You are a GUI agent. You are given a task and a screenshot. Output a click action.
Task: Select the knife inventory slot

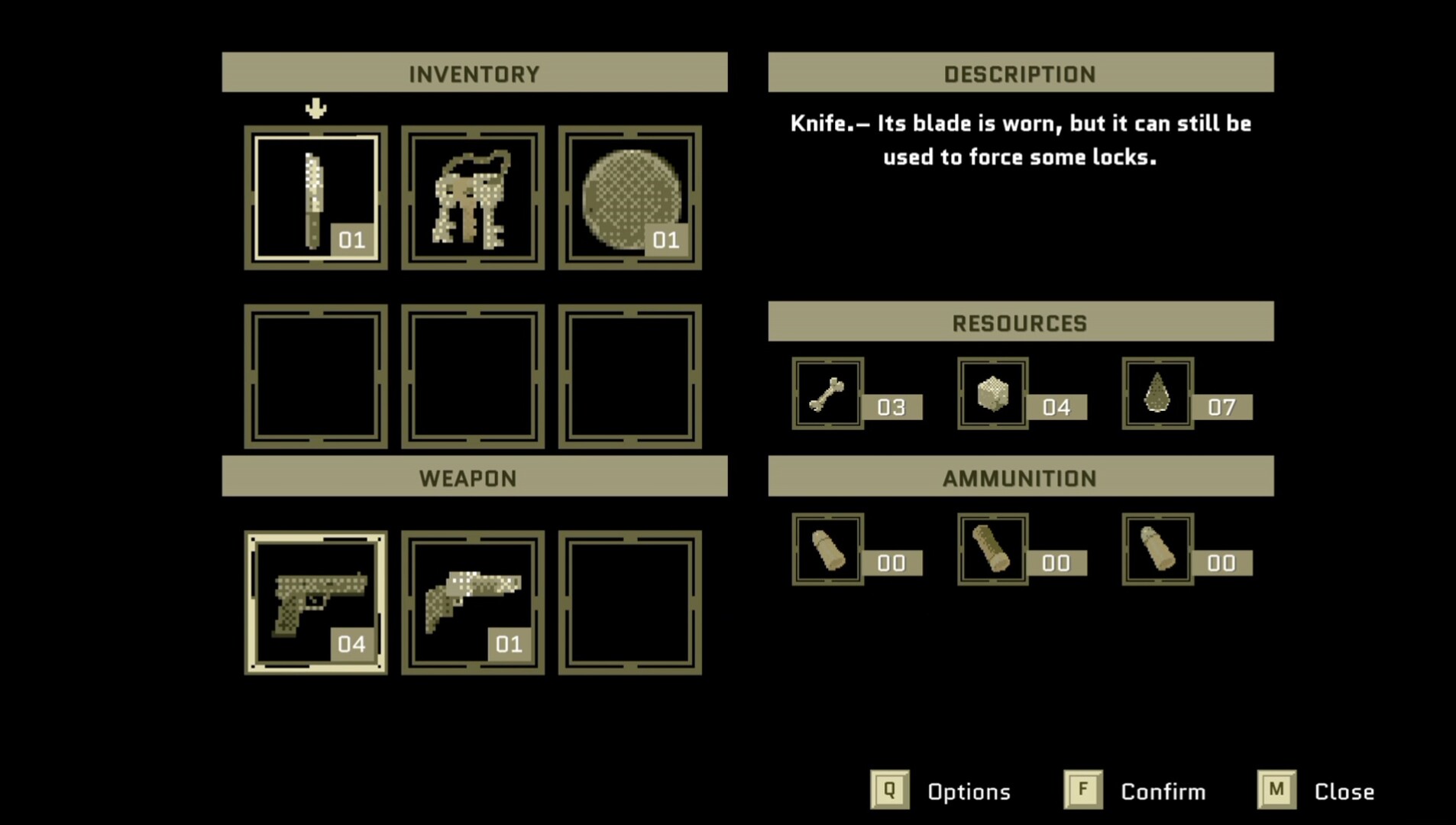tap(315, 198)
